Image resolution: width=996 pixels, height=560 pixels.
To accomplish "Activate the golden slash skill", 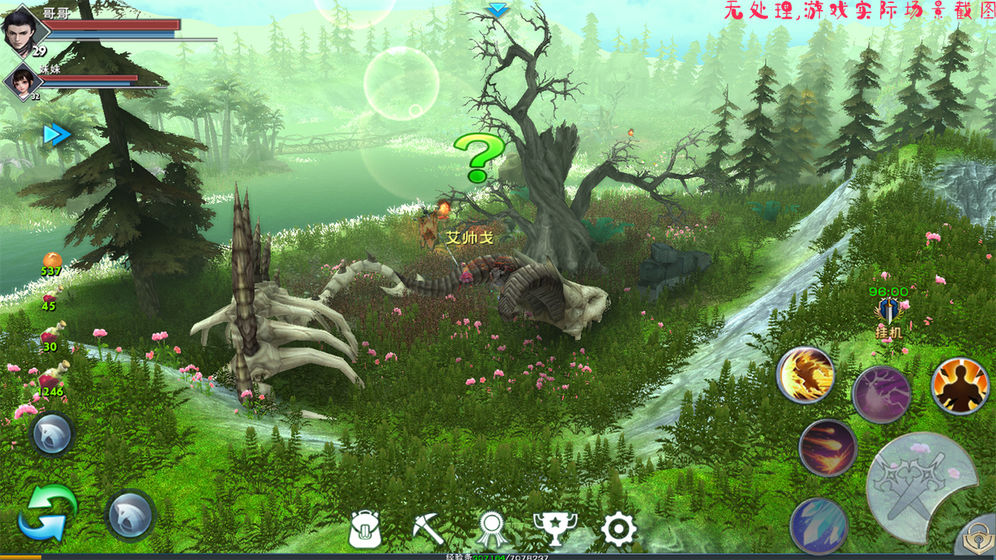I will [805, 375].
